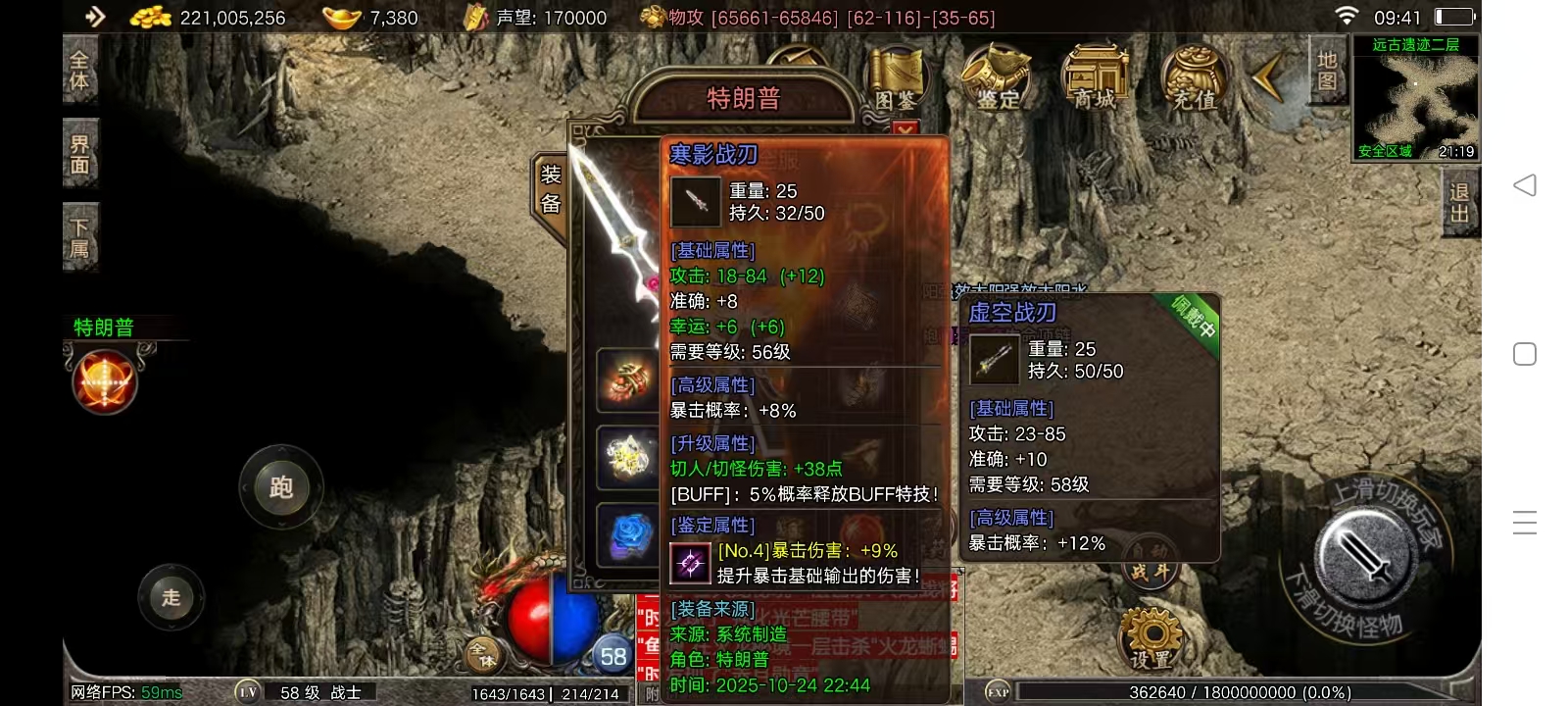Open the 商城 shop icon
The height and width of the screenshot is (706, 1568).
pos(1094,74)
